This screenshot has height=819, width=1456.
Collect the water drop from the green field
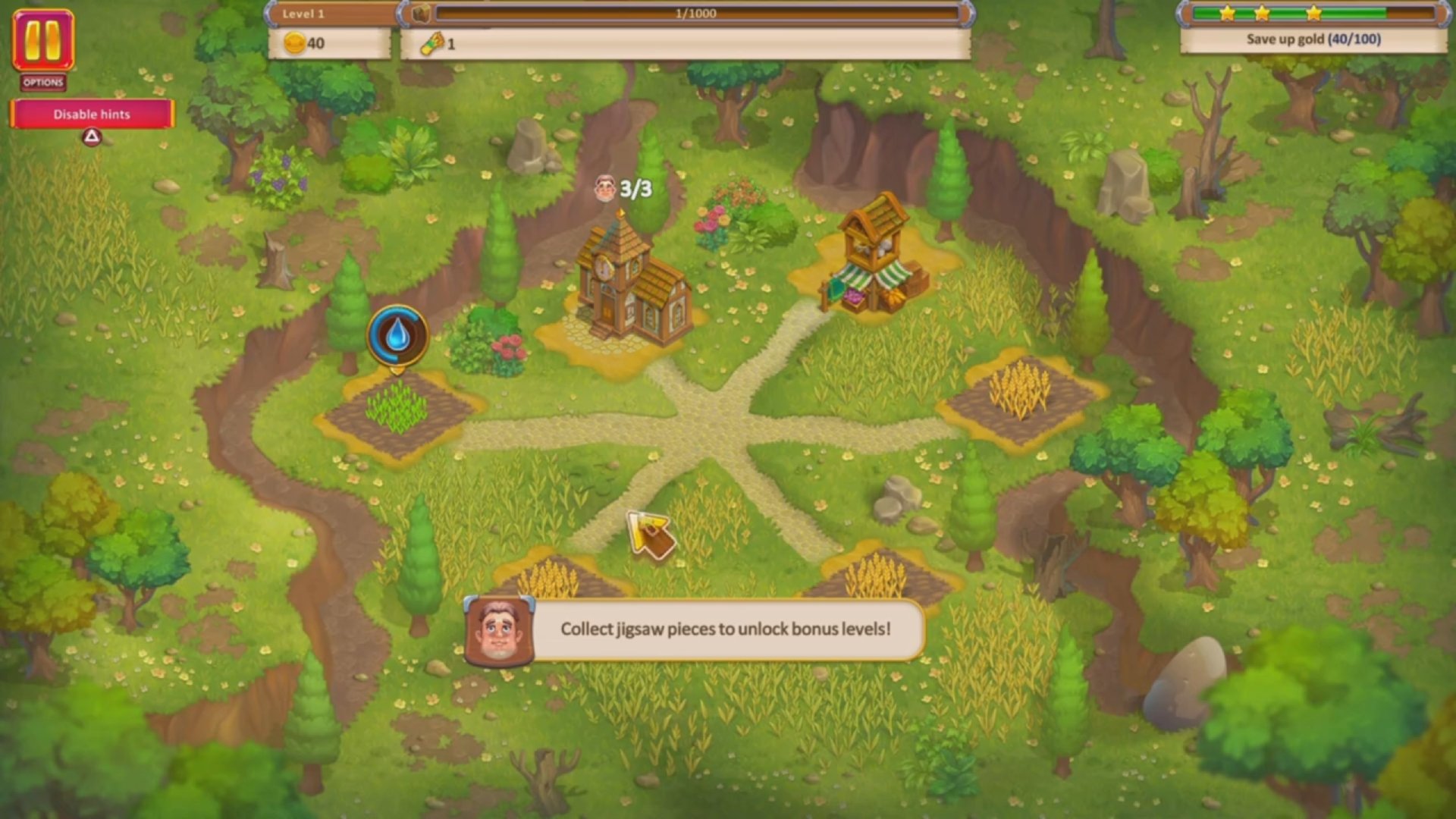pyautogui.click(x=397, y=336)
